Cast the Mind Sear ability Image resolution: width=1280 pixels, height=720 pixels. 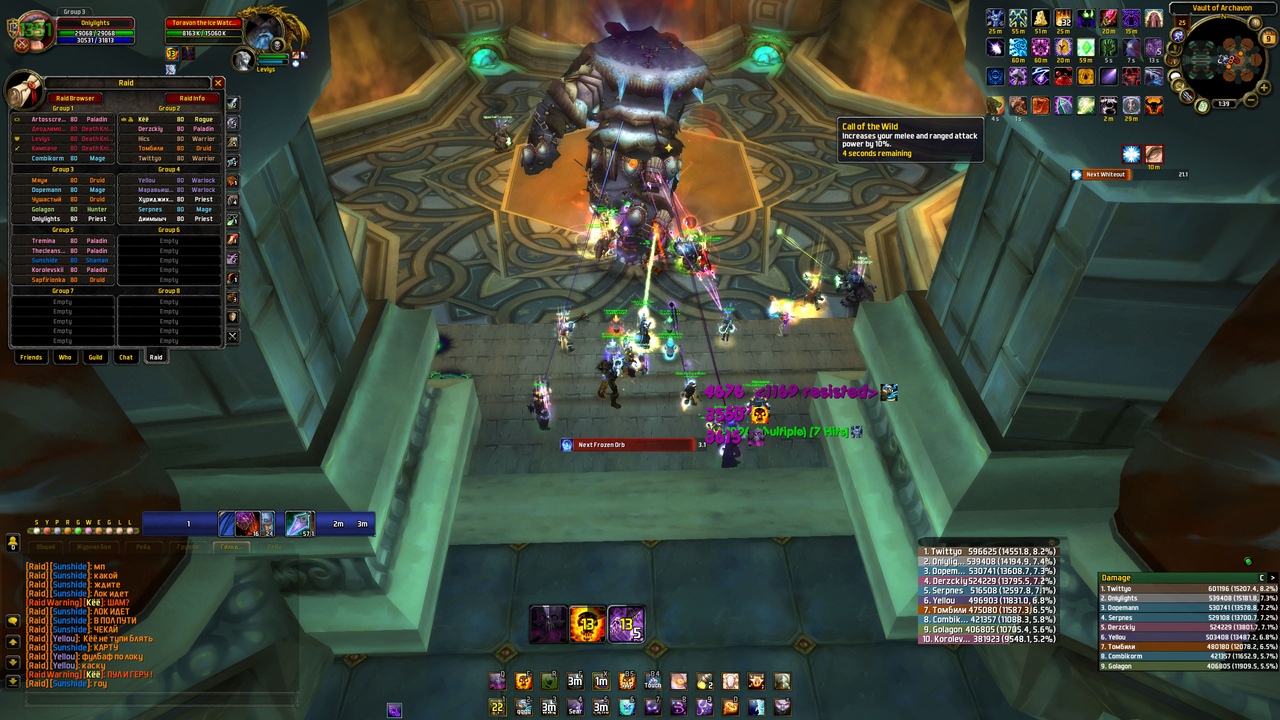[x=575, y=707]
